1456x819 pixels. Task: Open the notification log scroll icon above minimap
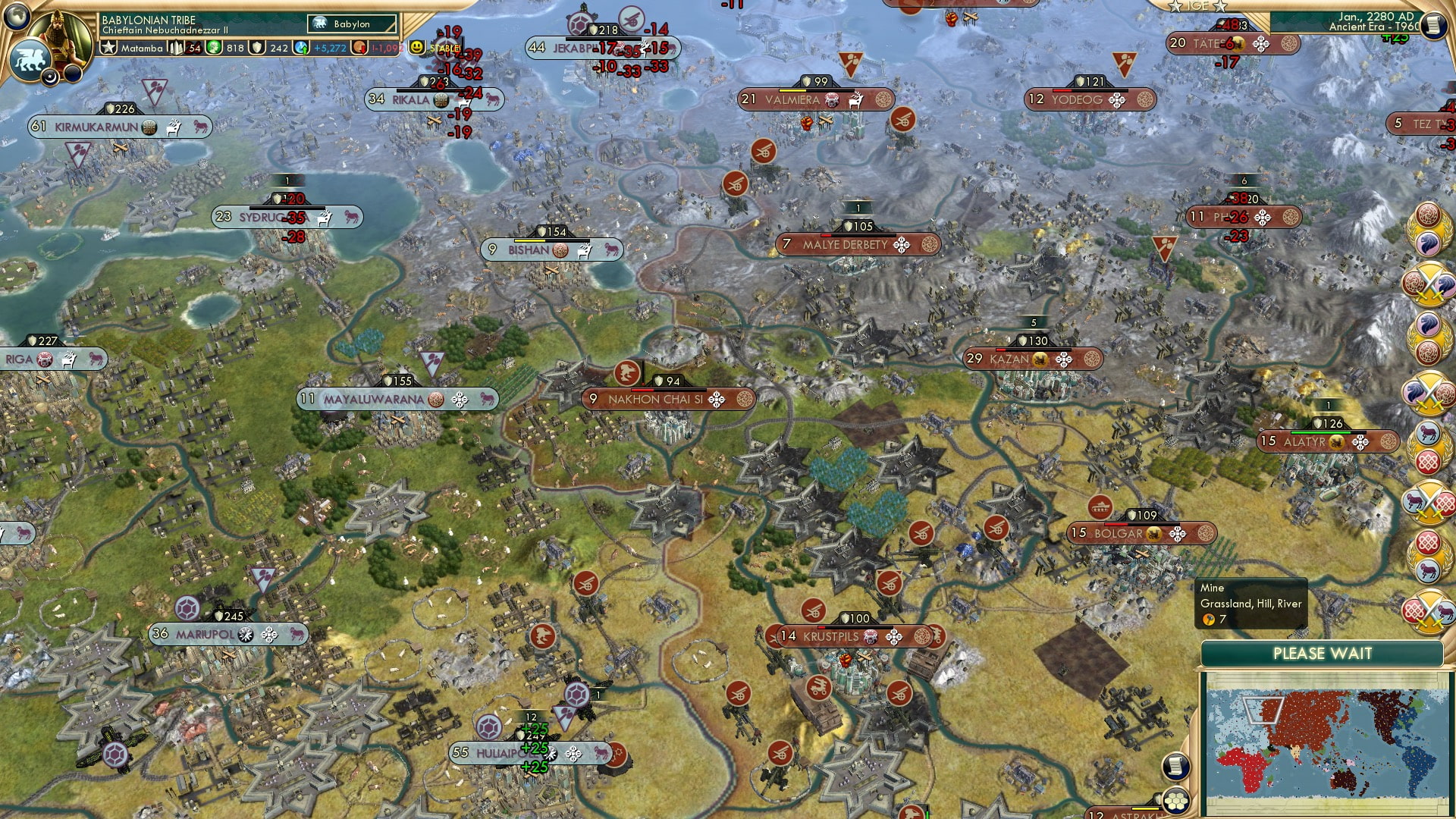coord(1175,767)
